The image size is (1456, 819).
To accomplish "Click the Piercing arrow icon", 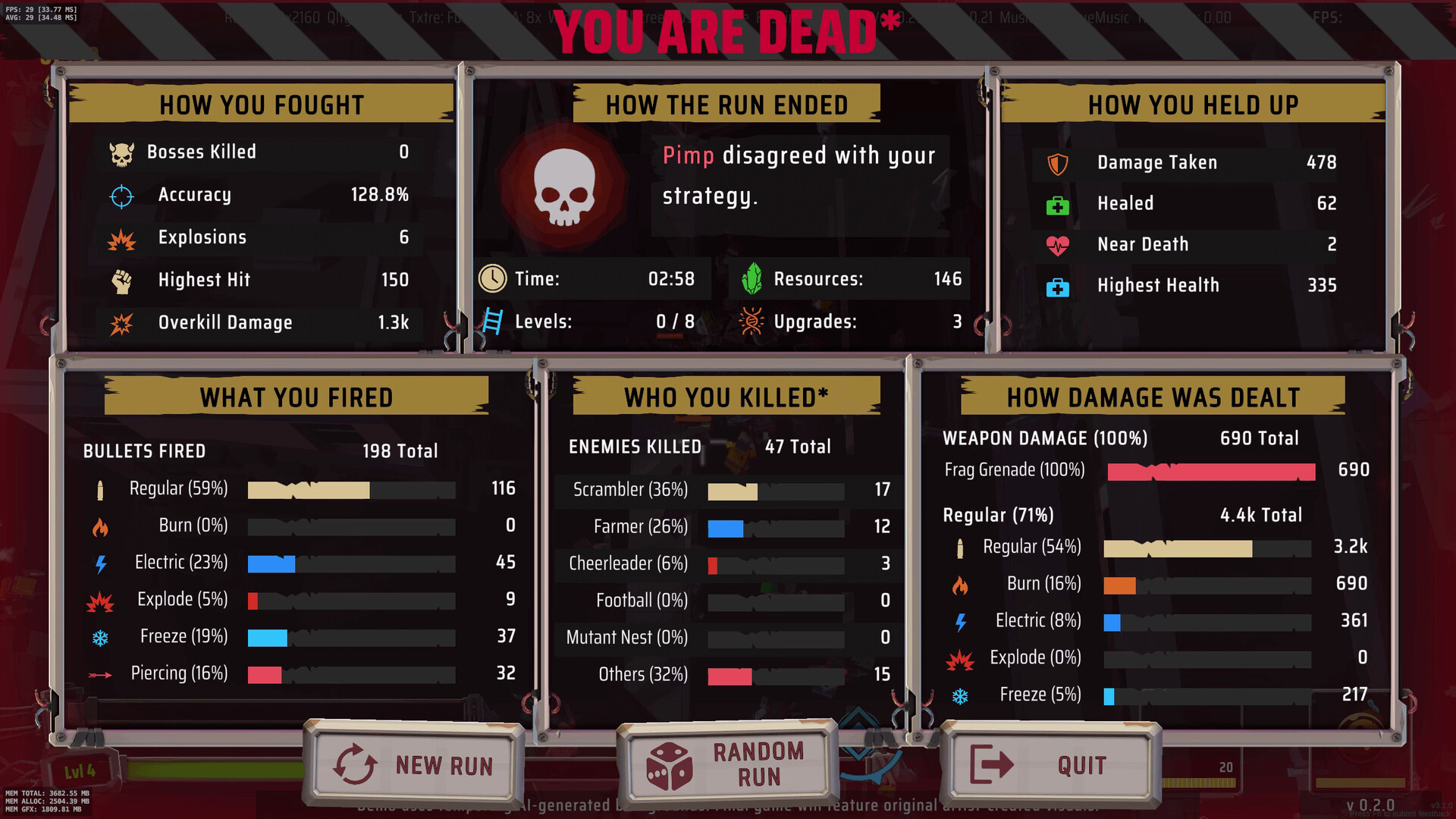I will coord(102,673).
